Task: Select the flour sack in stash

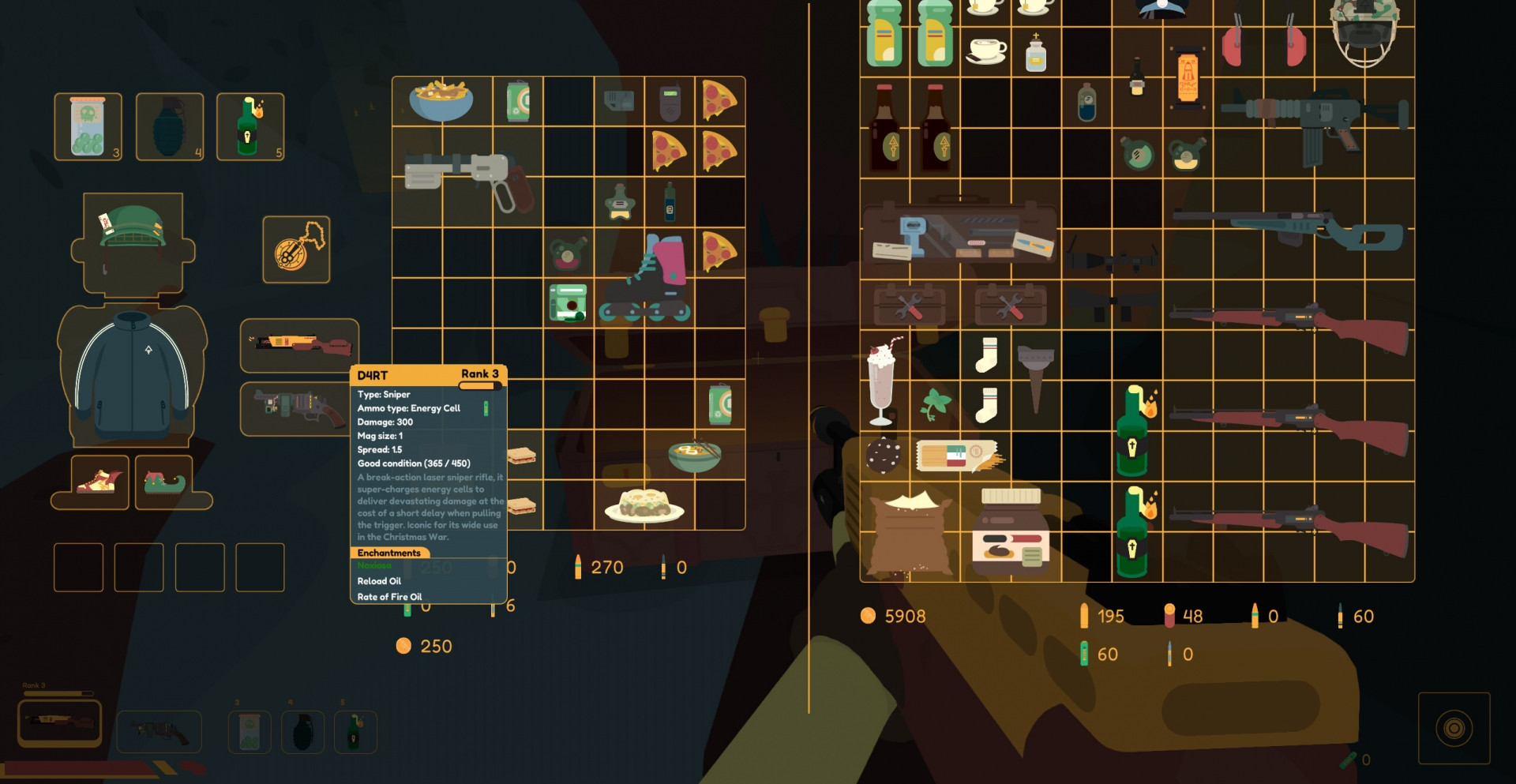Action: pyautogui.click(x=909, y=533)
